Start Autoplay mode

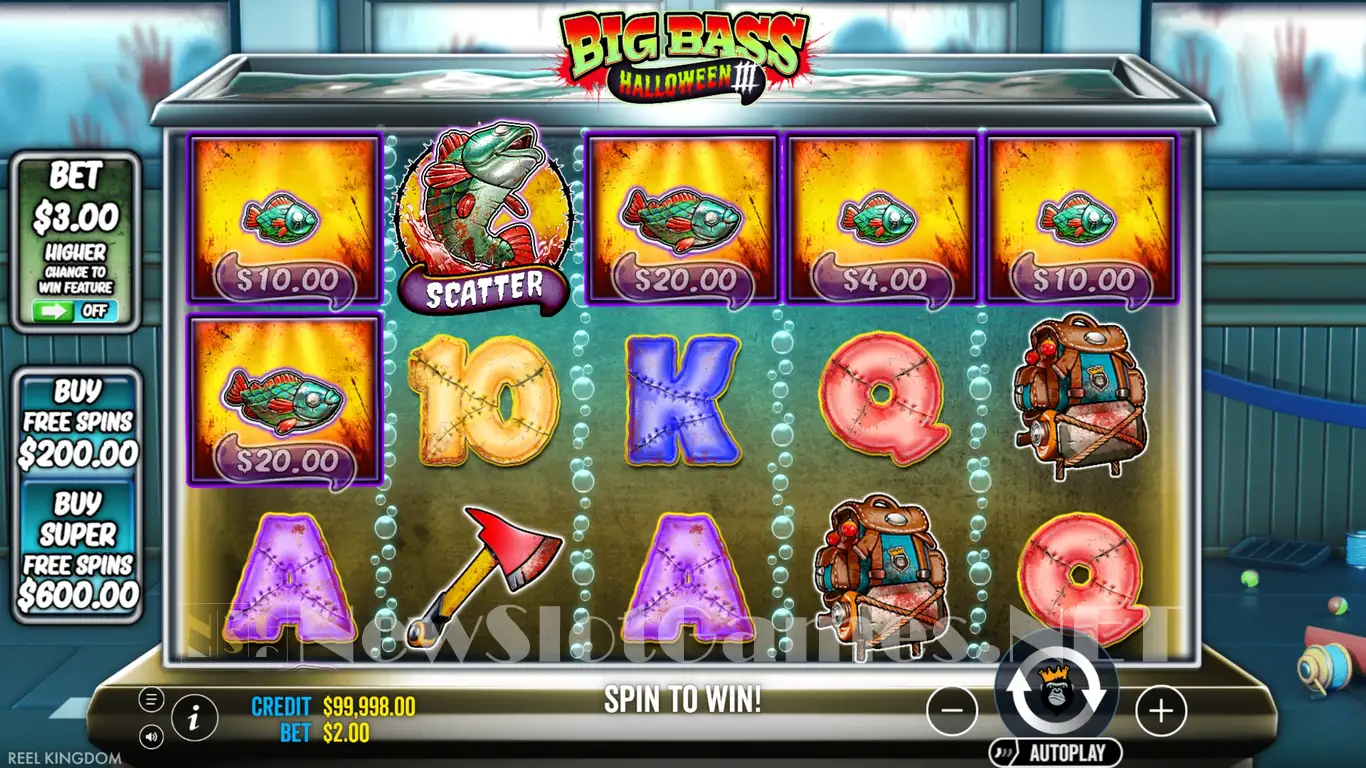click(1056, 753)
